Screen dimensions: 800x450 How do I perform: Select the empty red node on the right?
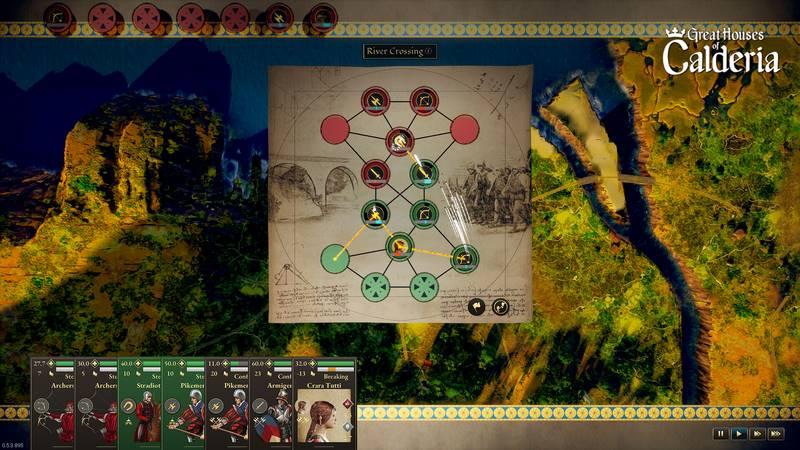pyautogui.click(x=464, y=129)
